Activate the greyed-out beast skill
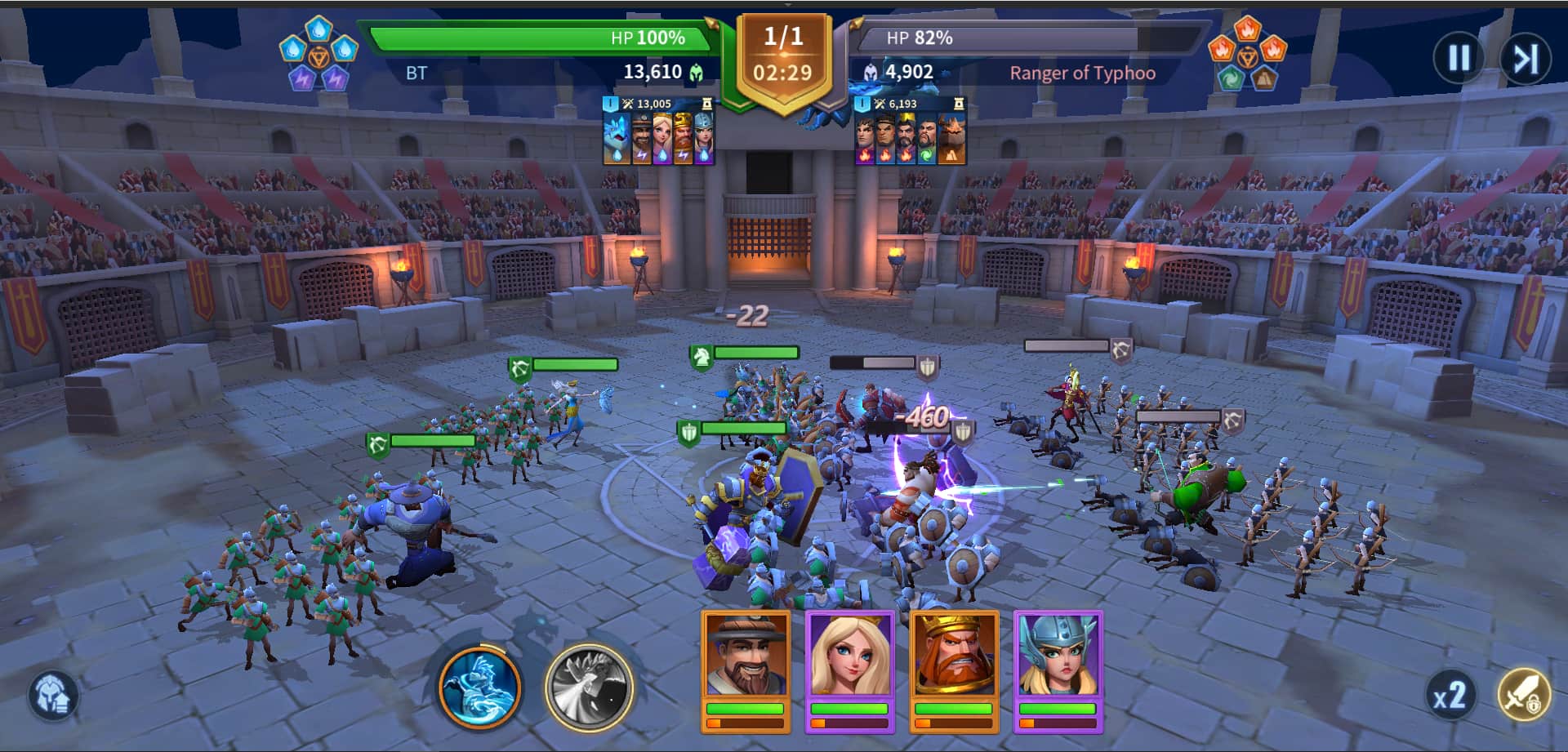Screen dimensions: 1568x752 click(589, 687)
